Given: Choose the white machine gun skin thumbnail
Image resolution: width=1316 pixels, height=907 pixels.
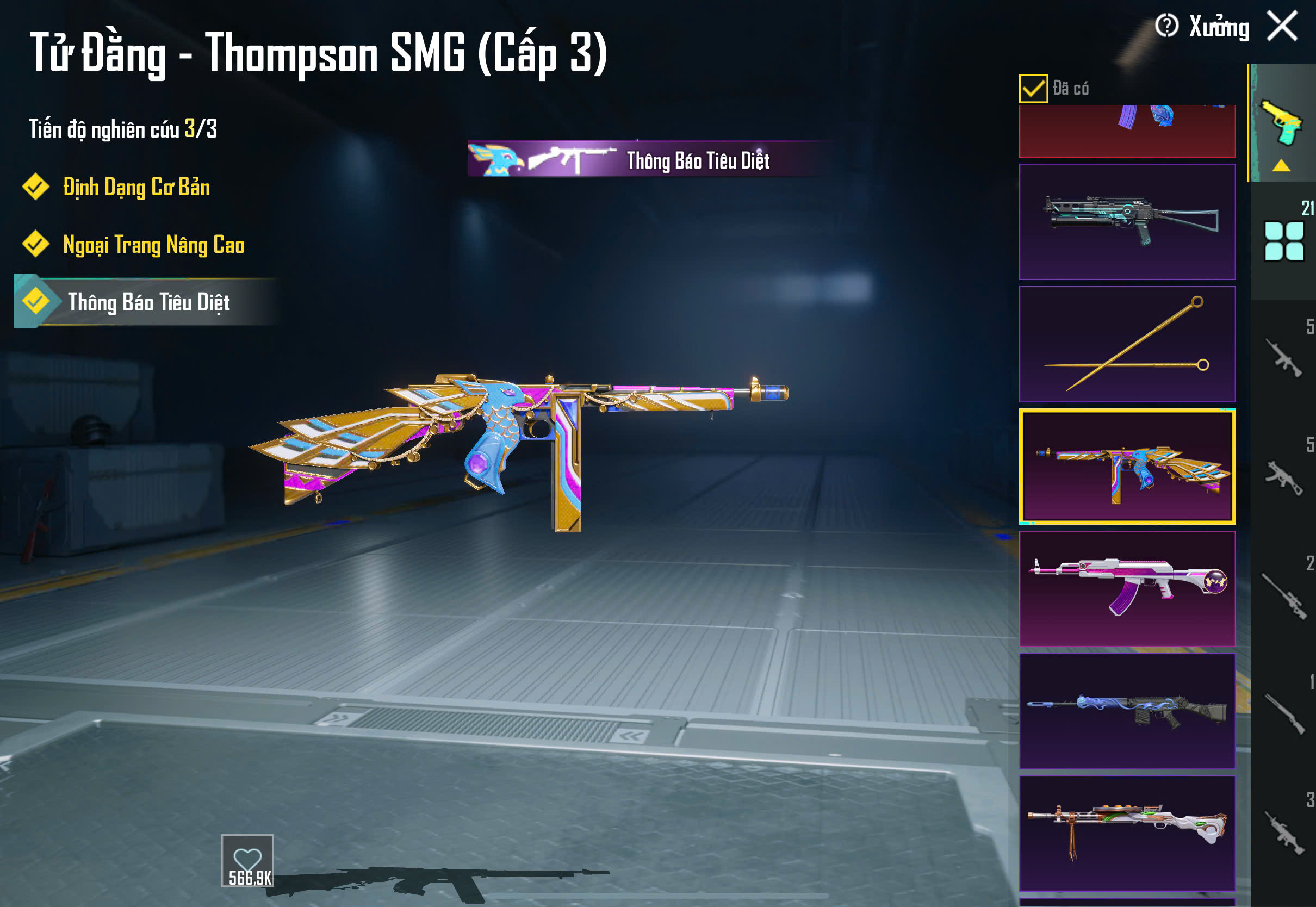Looking at the screenshot, I should tap(1127, 833).
